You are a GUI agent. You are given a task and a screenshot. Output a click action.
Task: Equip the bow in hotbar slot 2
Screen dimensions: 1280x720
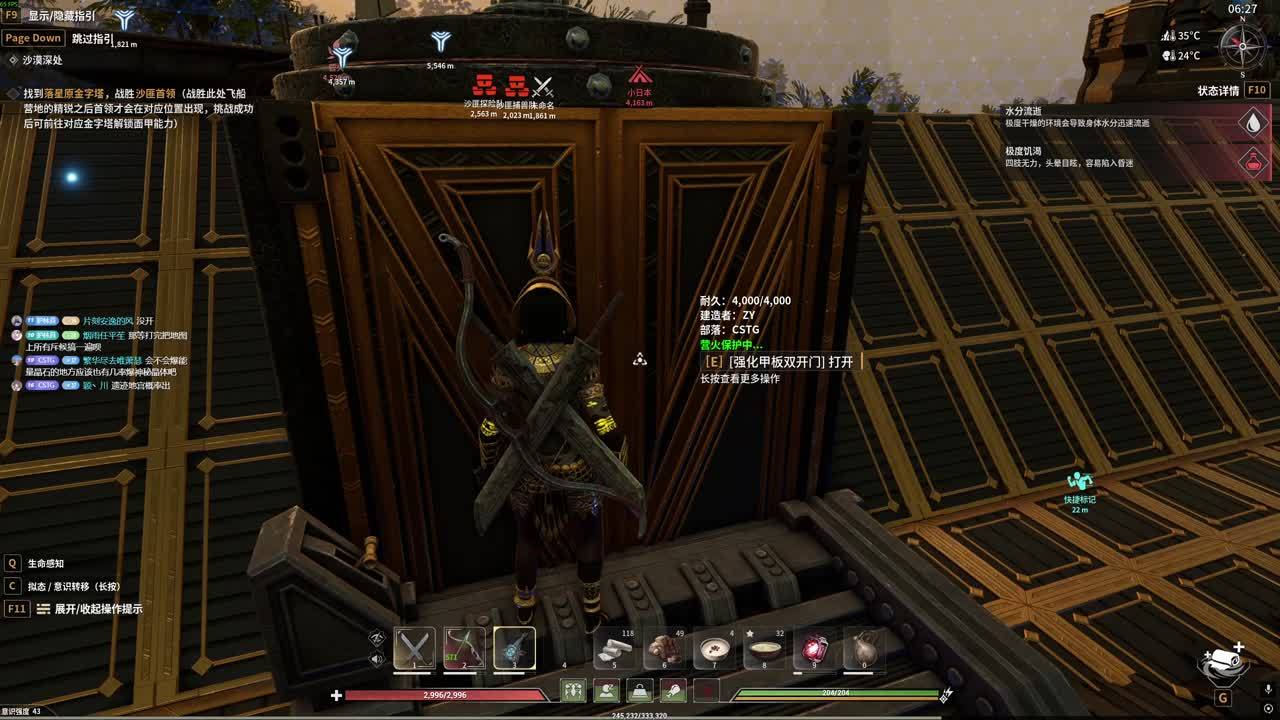464,648
